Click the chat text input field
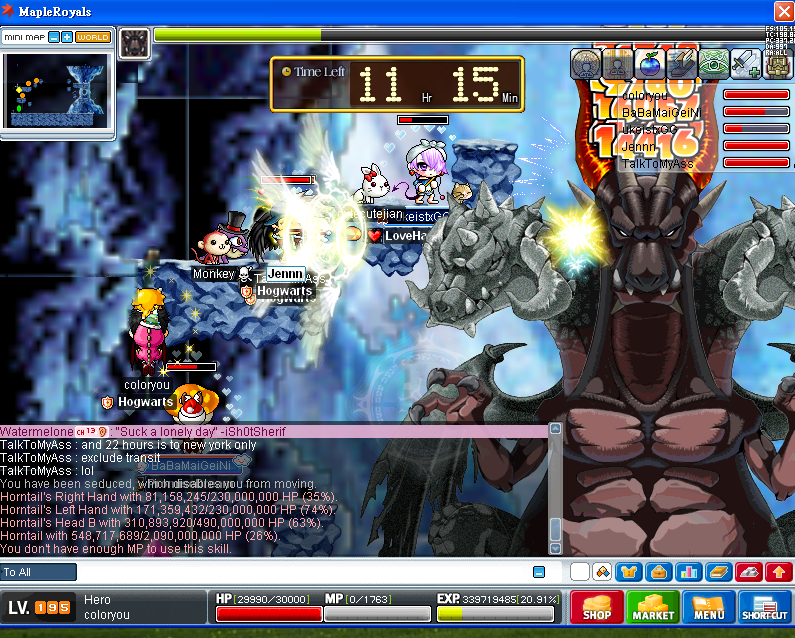795x638 pixels. point(300,572)
